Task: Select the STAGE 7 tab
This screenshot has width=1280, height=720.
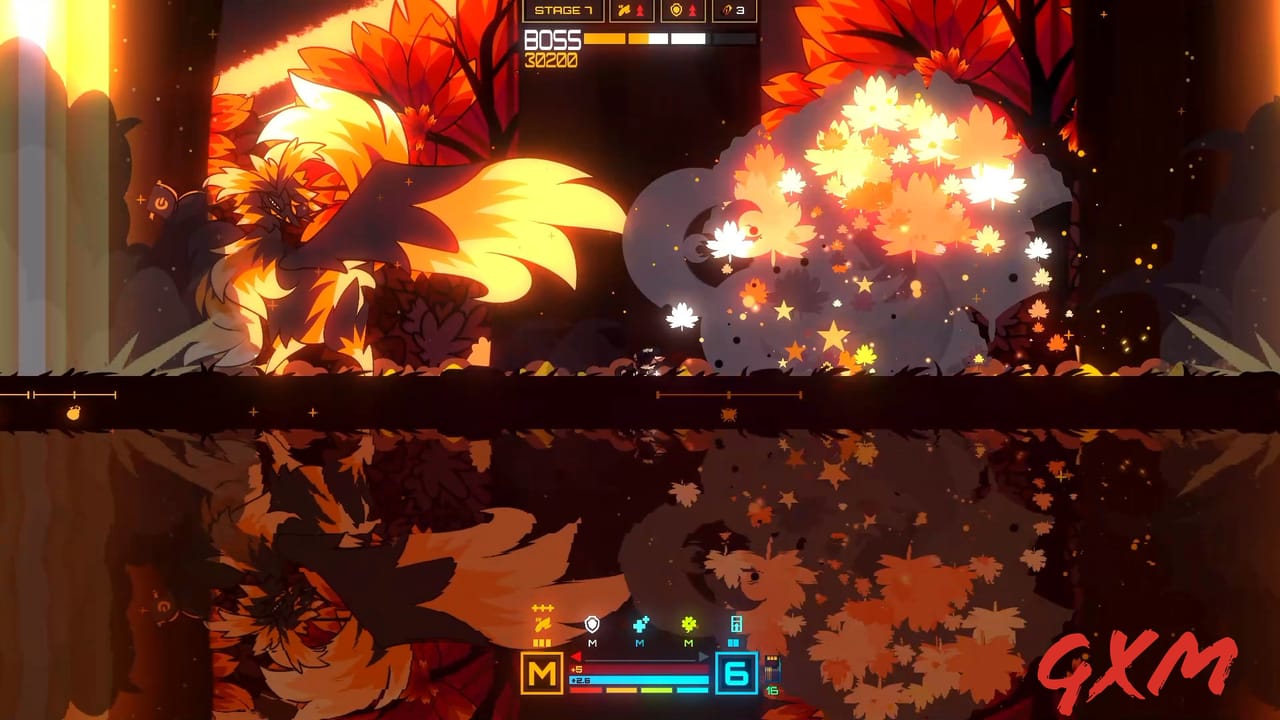Action: pos(564,11)
